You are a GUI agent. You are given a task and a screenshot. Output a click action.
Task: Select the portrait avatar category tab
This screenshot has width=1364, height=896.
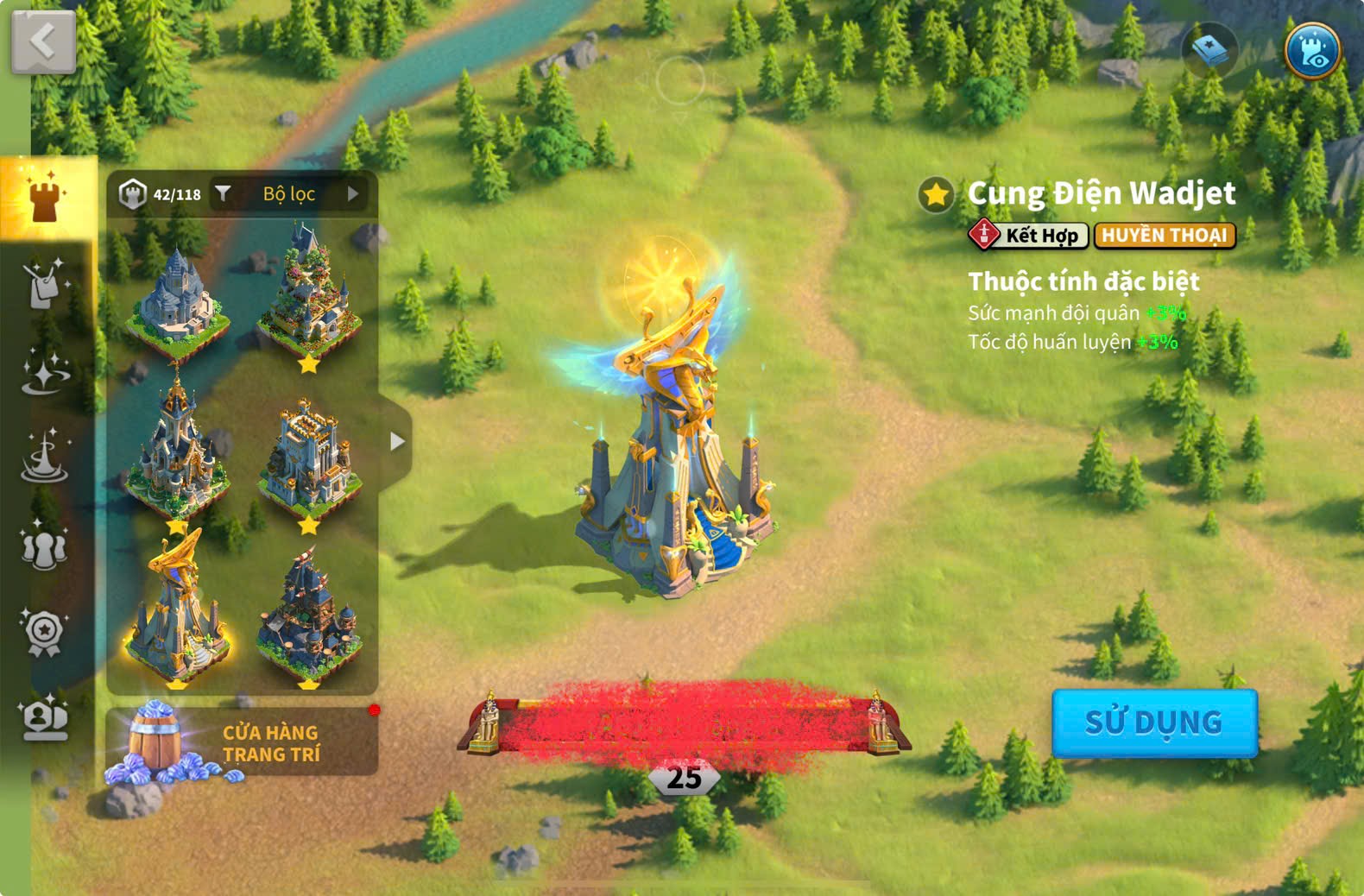tap(45, 718)
